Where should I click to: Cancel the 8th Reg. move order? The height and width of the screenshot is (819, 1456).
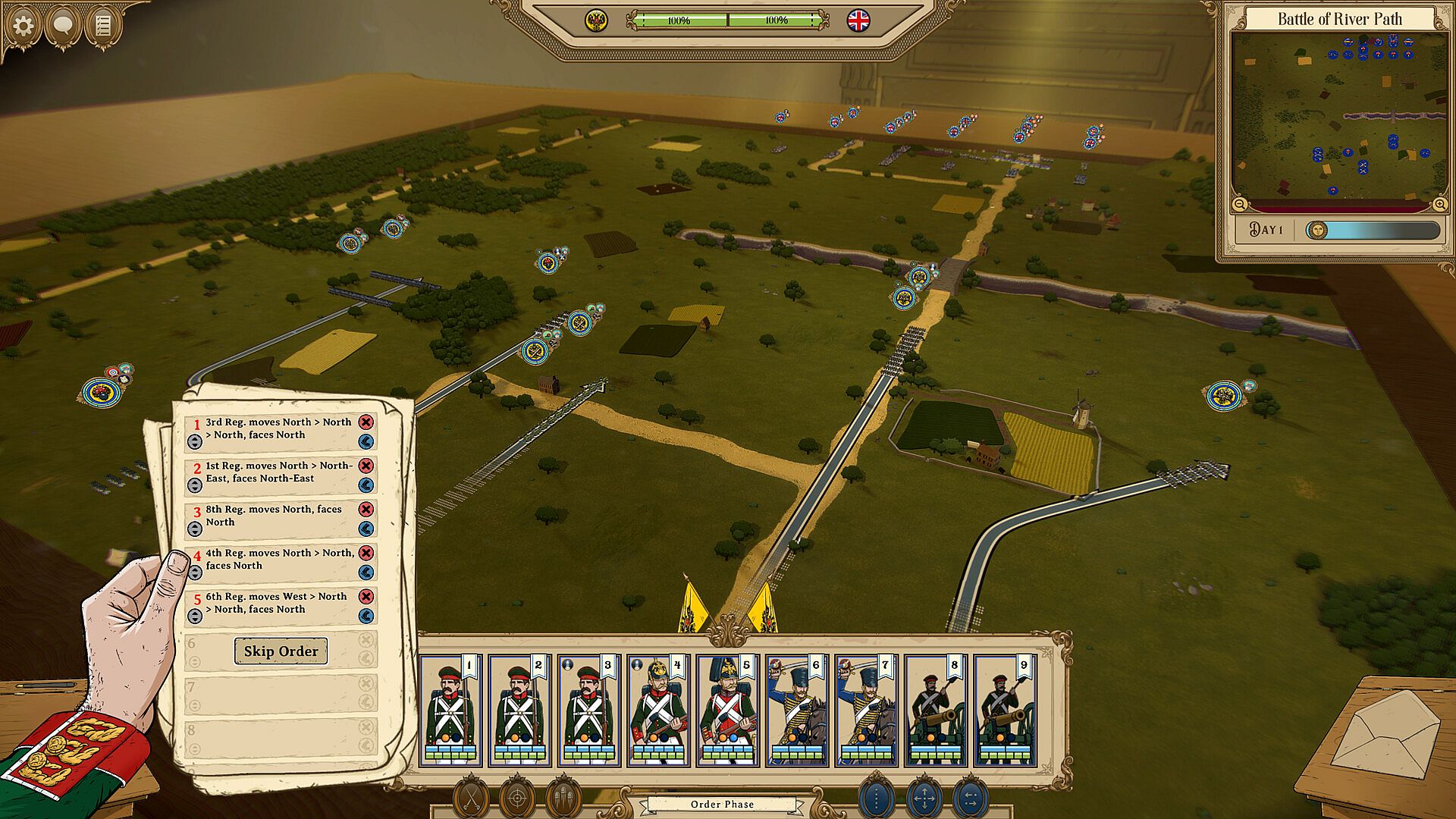click(x=366, y=510)
